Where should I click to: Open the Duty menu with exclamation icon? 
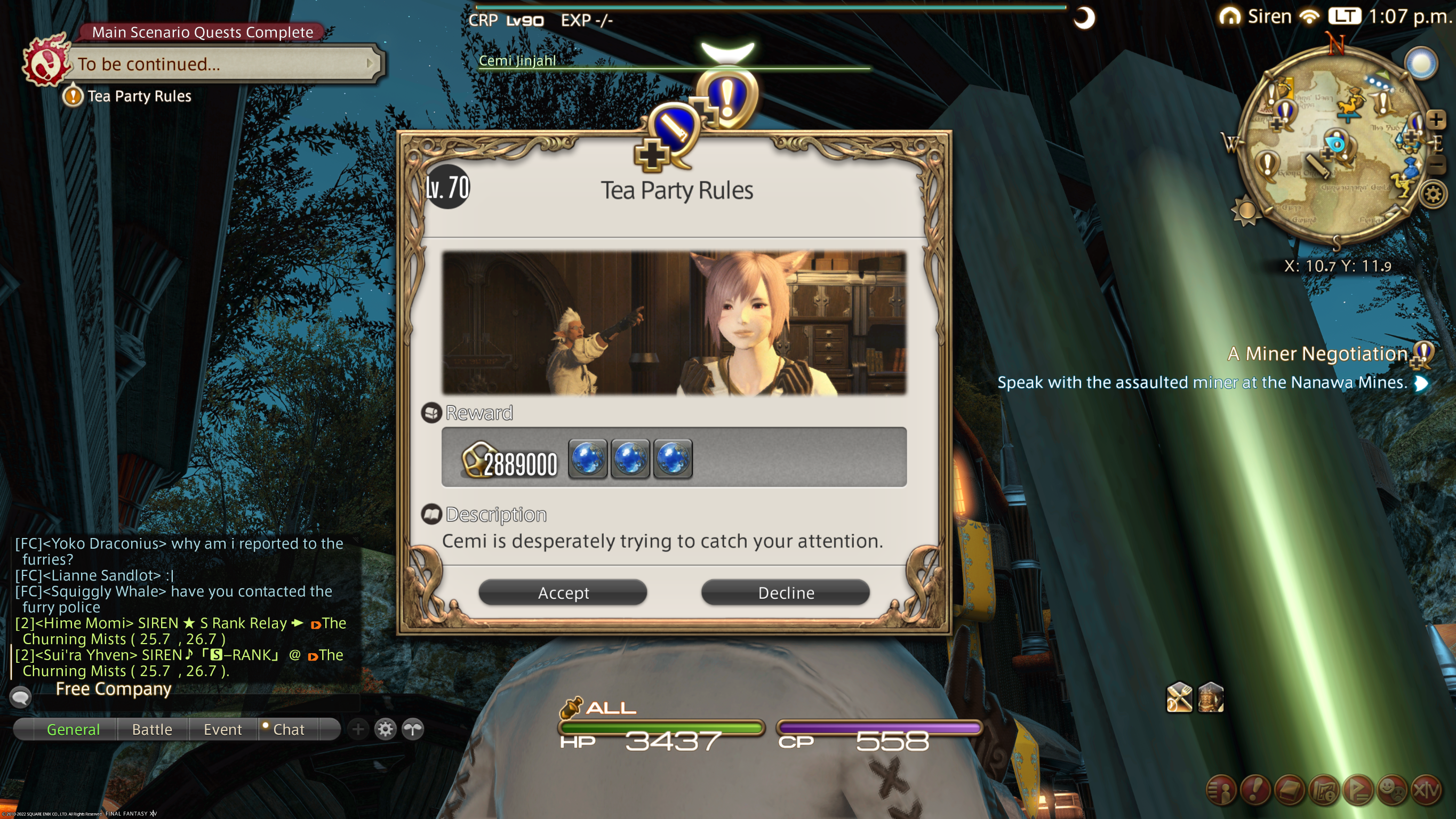pyautogui.click(x=1255, y=789)
